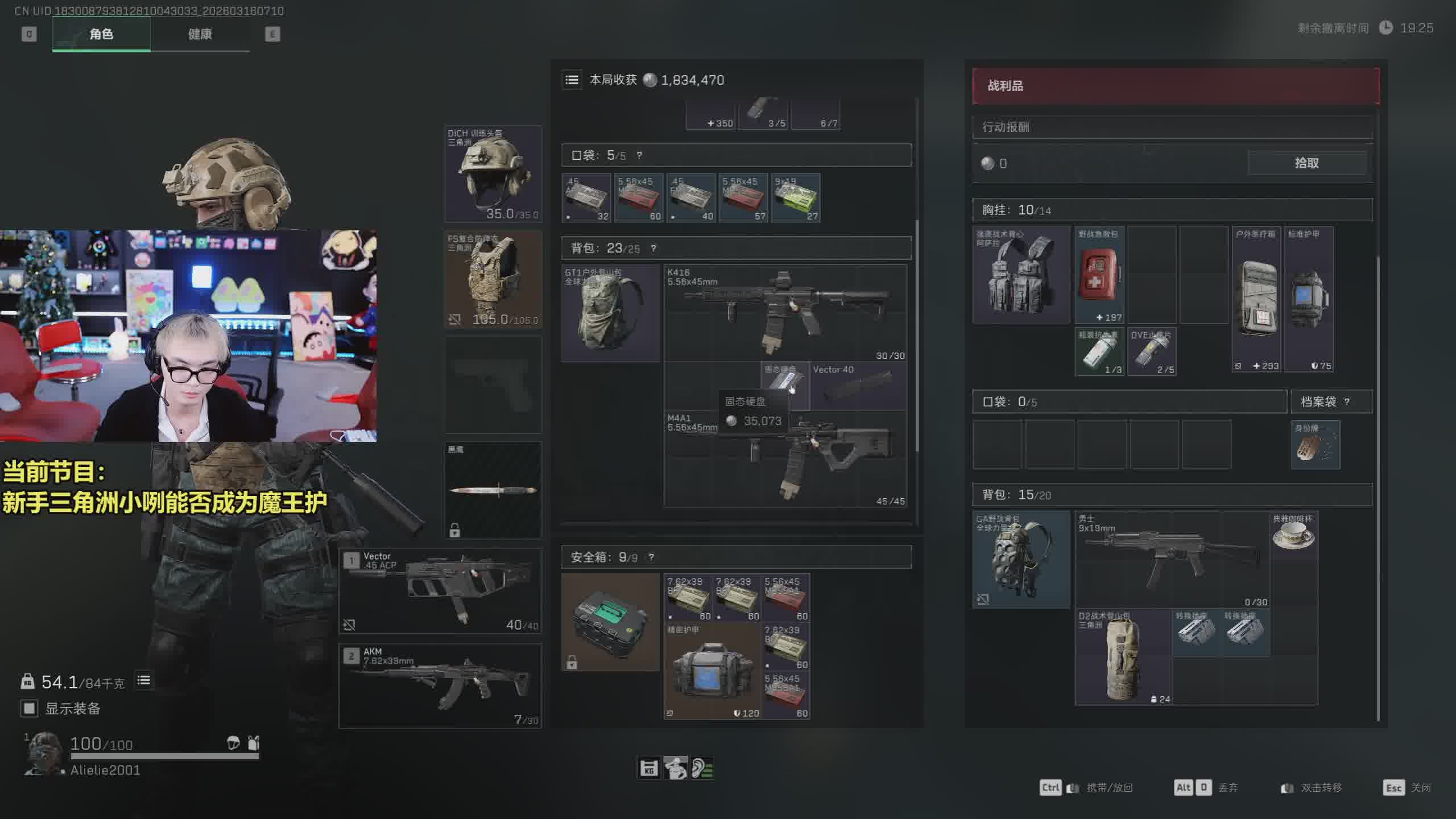The width and height of the screenshot is (1456, 819).
Task: Select the 黑鹰 knife slot
Action: pyautogui.click(x=493, y=490)
